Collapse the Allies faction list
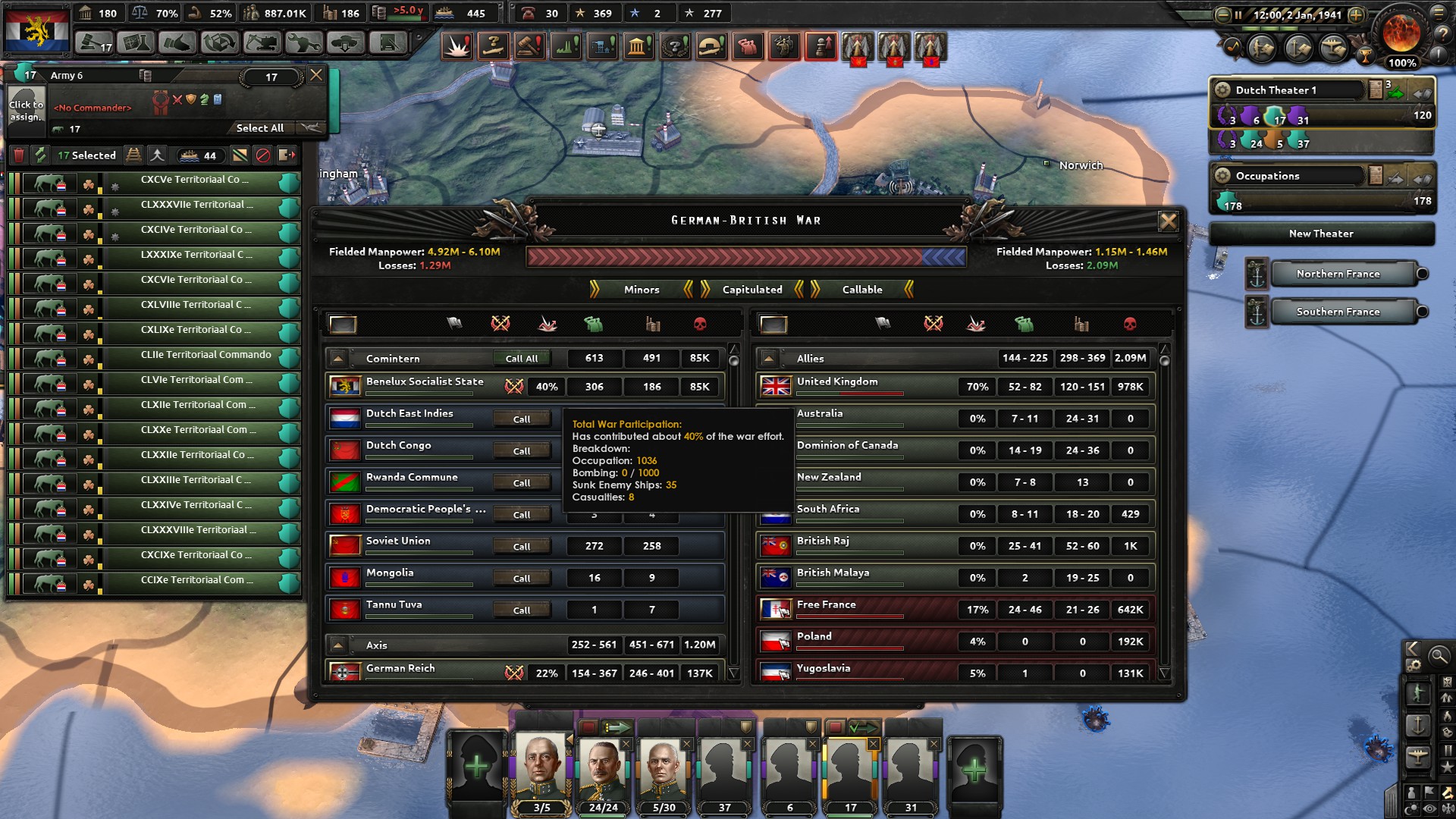The width and height of the screenshot is (1456, 819). click(x=770, y=358)
